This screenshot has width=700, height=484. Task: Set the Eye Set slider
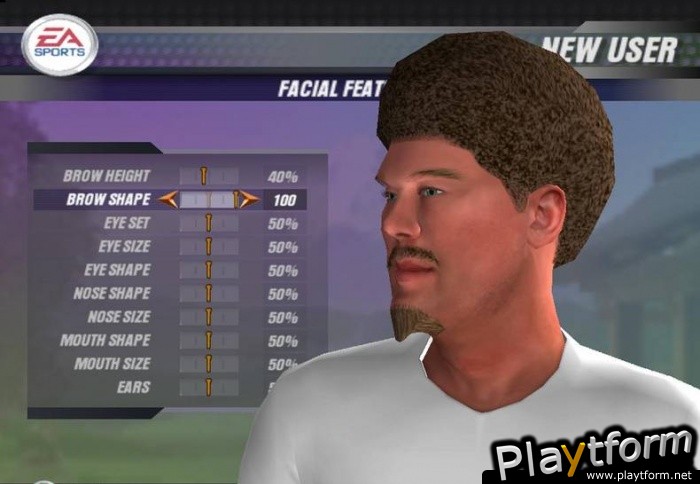click(x=208, y=223)
